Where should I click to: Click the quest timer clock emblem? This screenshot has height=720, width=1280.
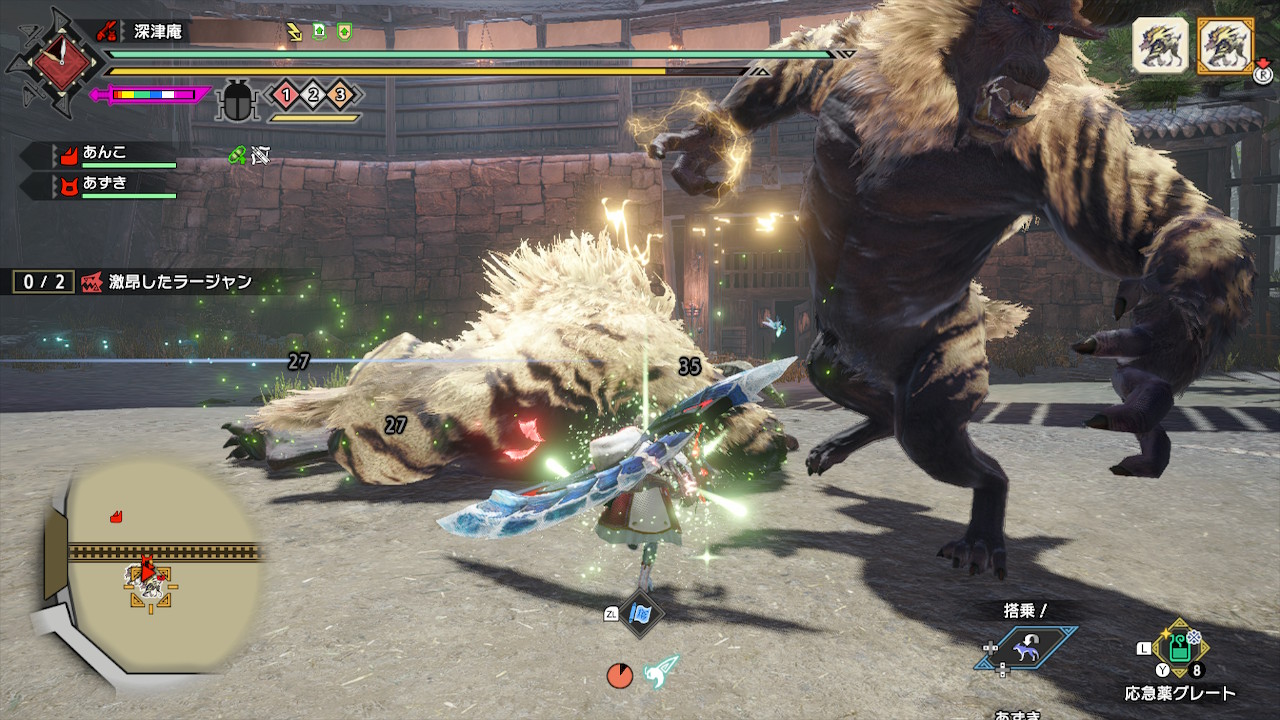(x=54, y=60)
